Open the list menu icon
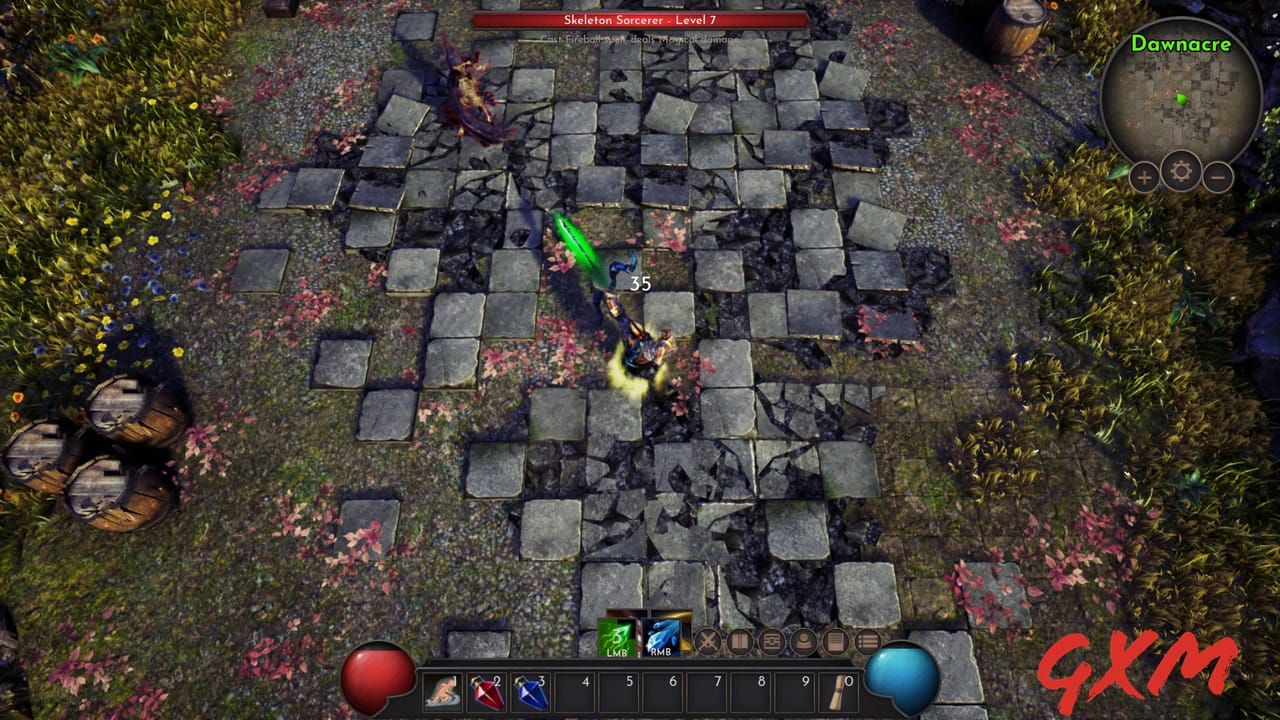Viewport: 1280px width, 720px height. (868, 639)
